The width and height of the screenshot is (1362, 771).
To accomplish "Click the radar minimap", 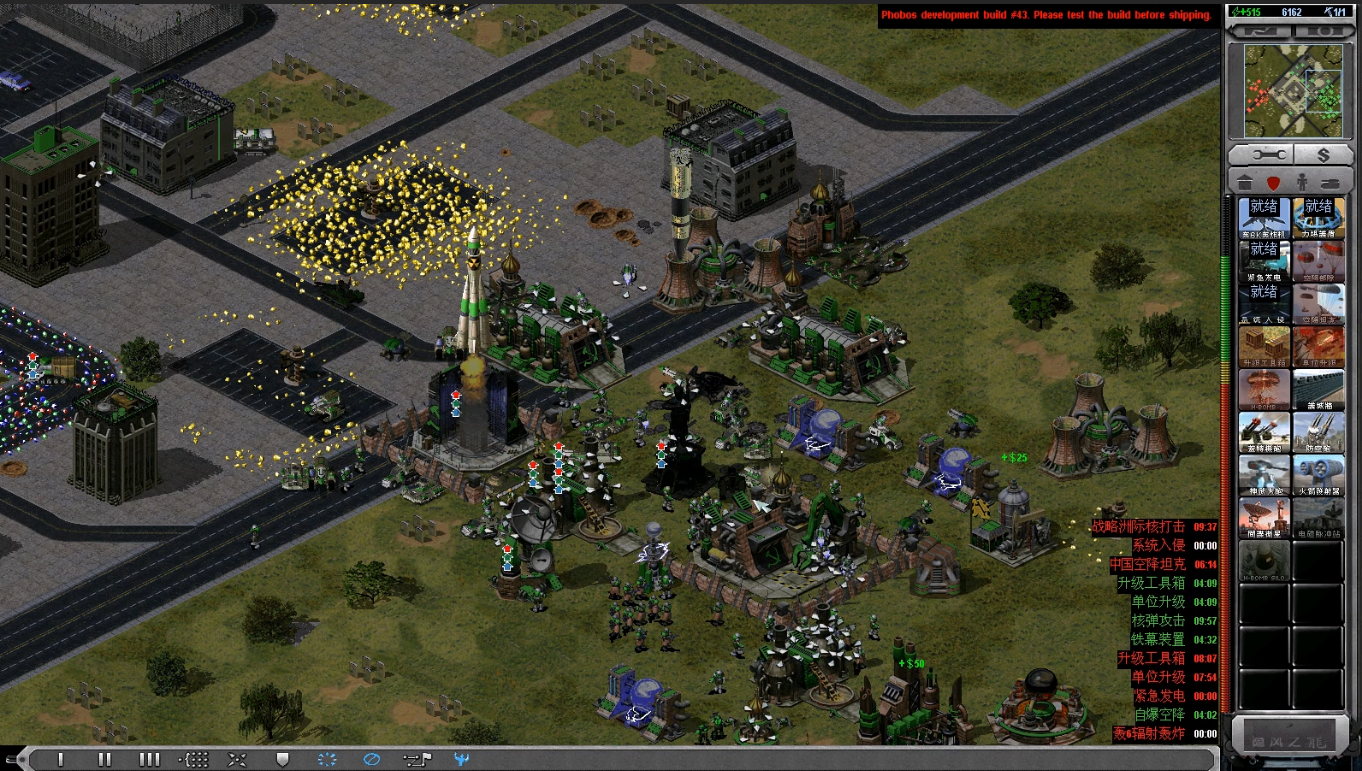I will (1292, 91).
